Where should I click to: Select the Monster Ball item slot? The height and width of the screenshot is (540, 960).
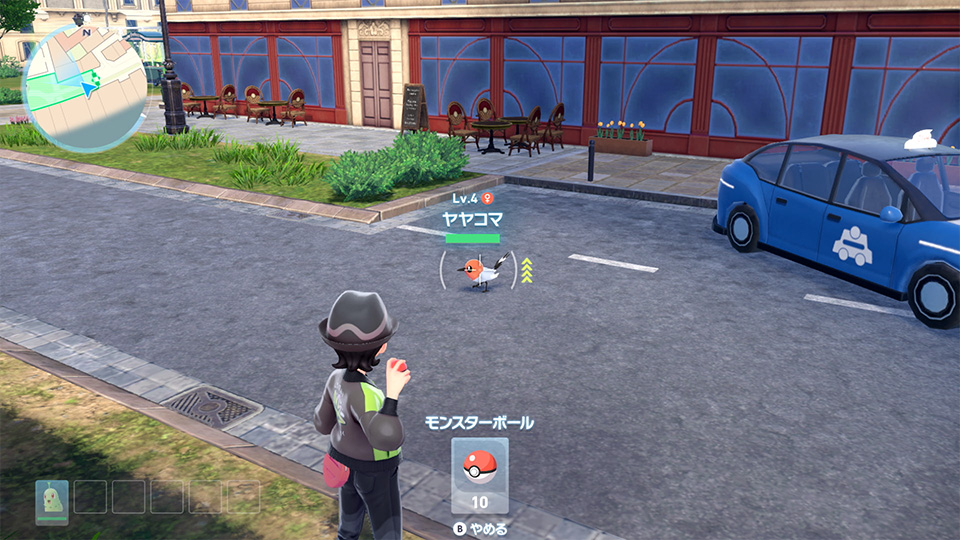[x=479, y=476]
